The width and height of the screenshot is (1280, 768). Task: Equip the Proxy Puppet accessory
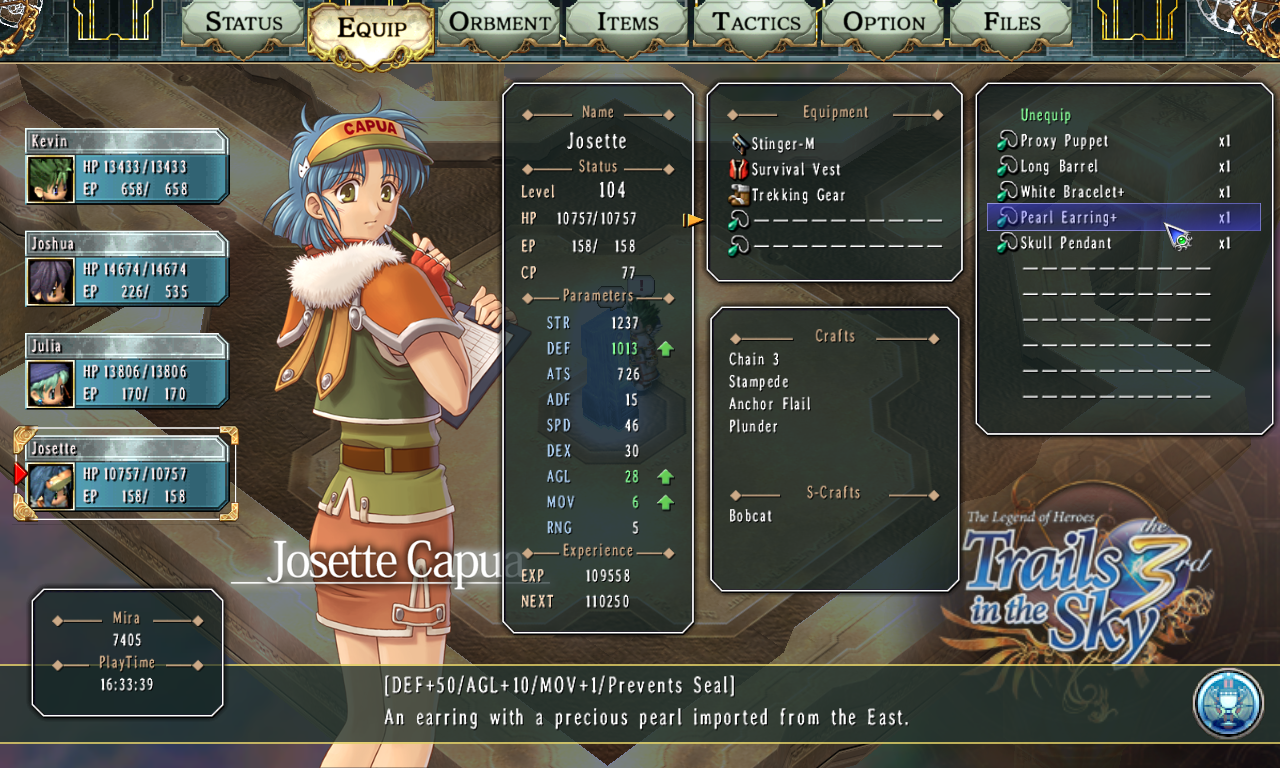pyautogui.click(x=1064, y=141)
